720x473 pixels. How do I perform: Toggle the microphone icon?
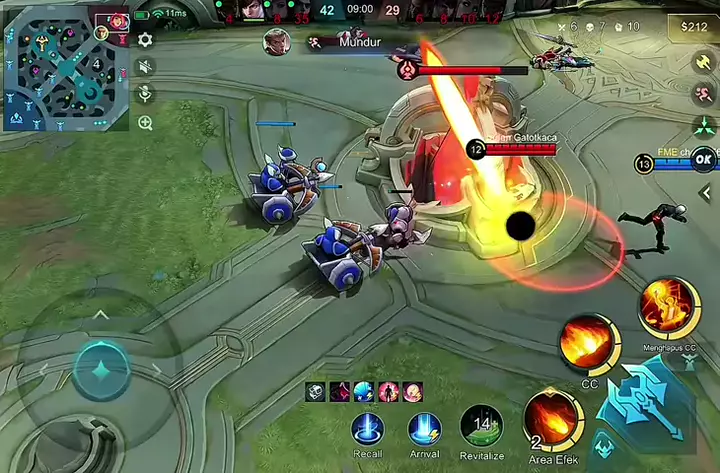146,94
